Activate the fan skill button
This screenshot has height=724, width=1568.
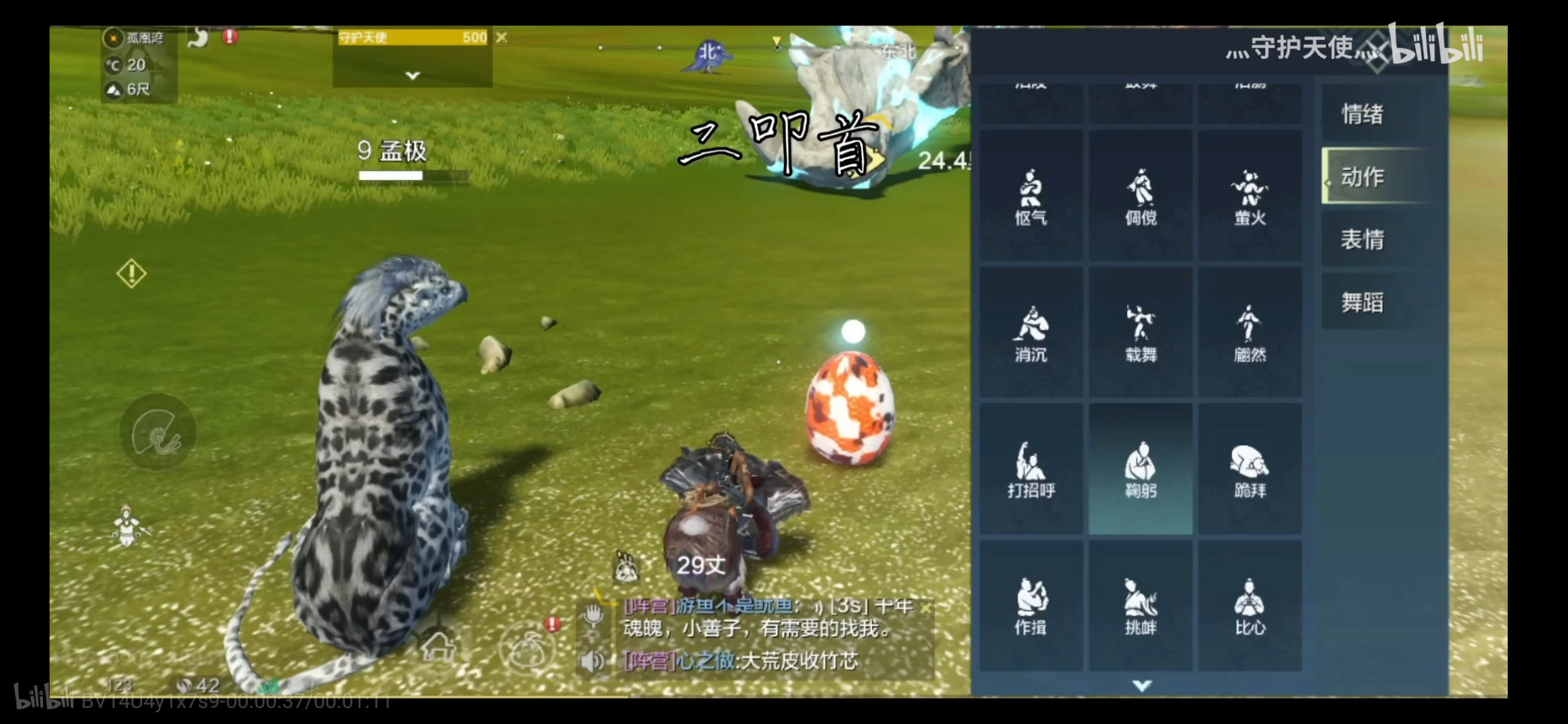coord(157,432)
